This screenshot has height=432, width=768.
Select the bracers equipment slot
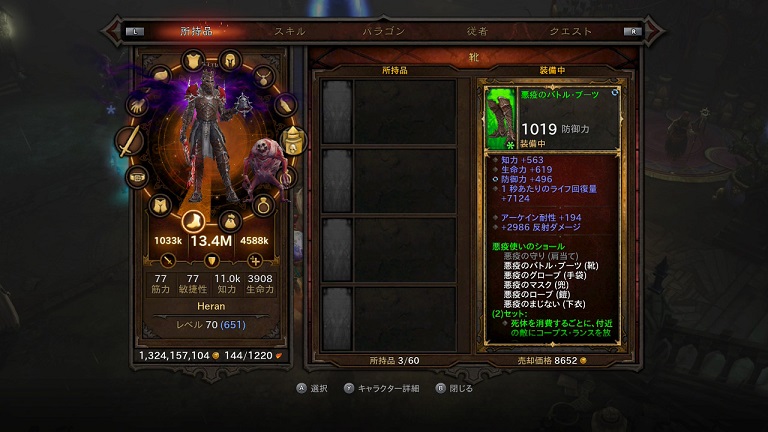click(x=285, y=106)
